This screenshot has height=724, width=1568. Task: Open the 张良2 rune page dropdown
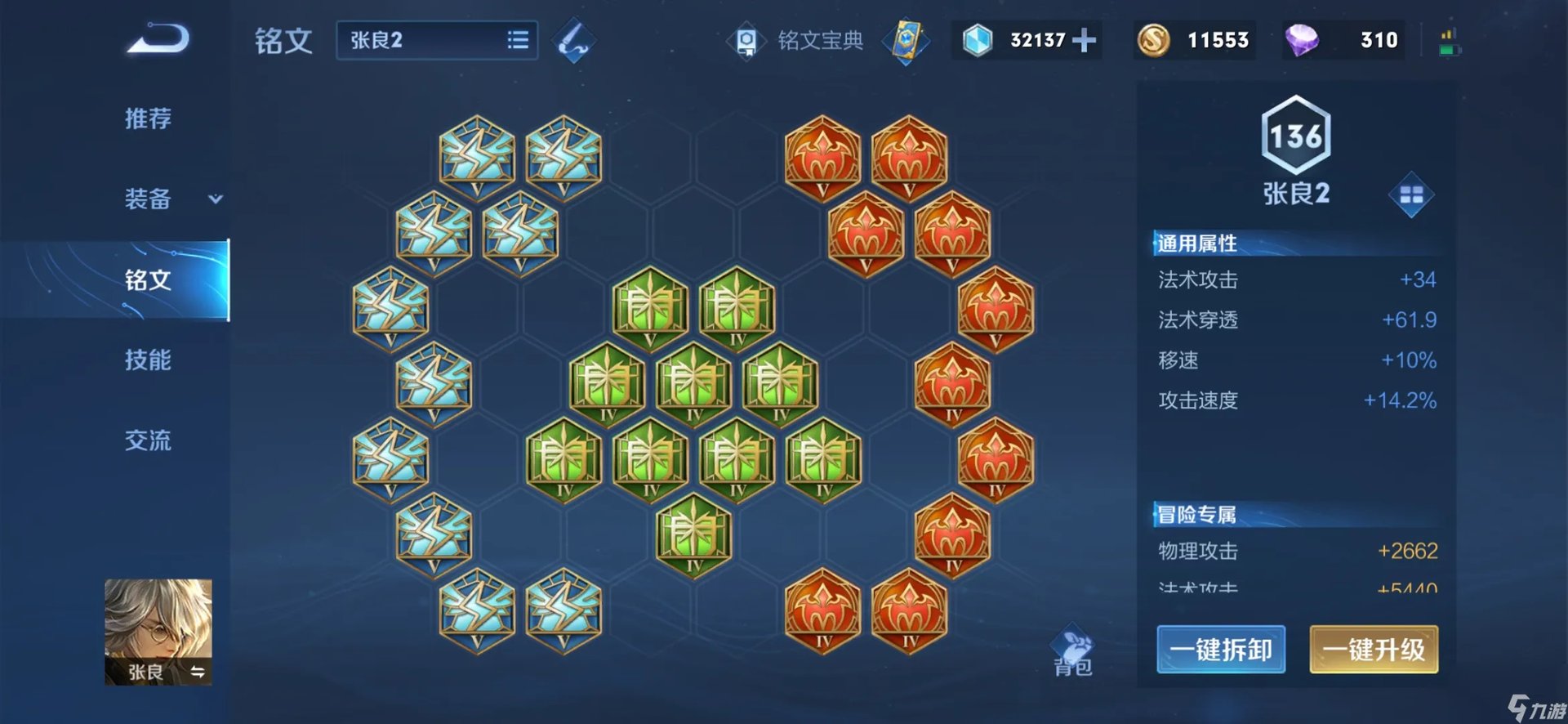pos(437,40)
